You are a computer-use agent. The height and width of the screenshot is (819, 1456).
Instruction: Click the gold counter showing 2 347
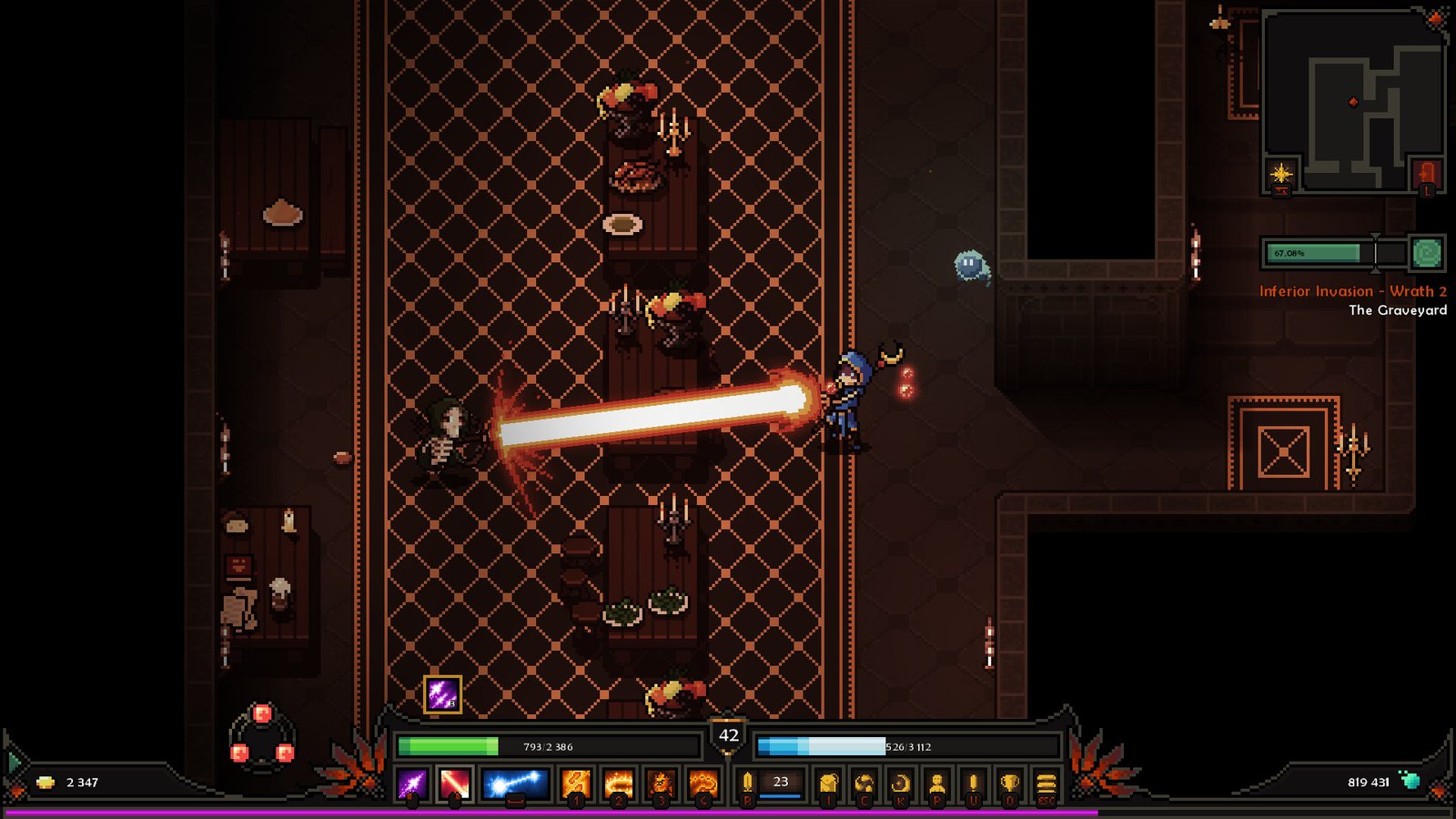pos(73,781)
